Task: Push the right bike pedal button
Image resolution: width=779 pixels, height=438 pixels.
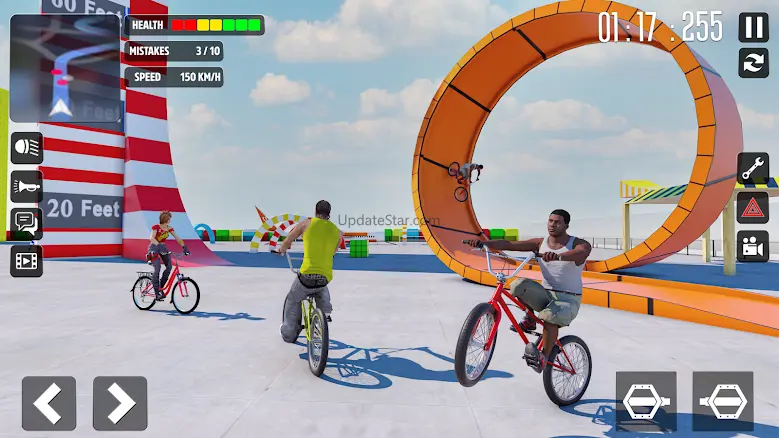Action: [x=723, y=401]
